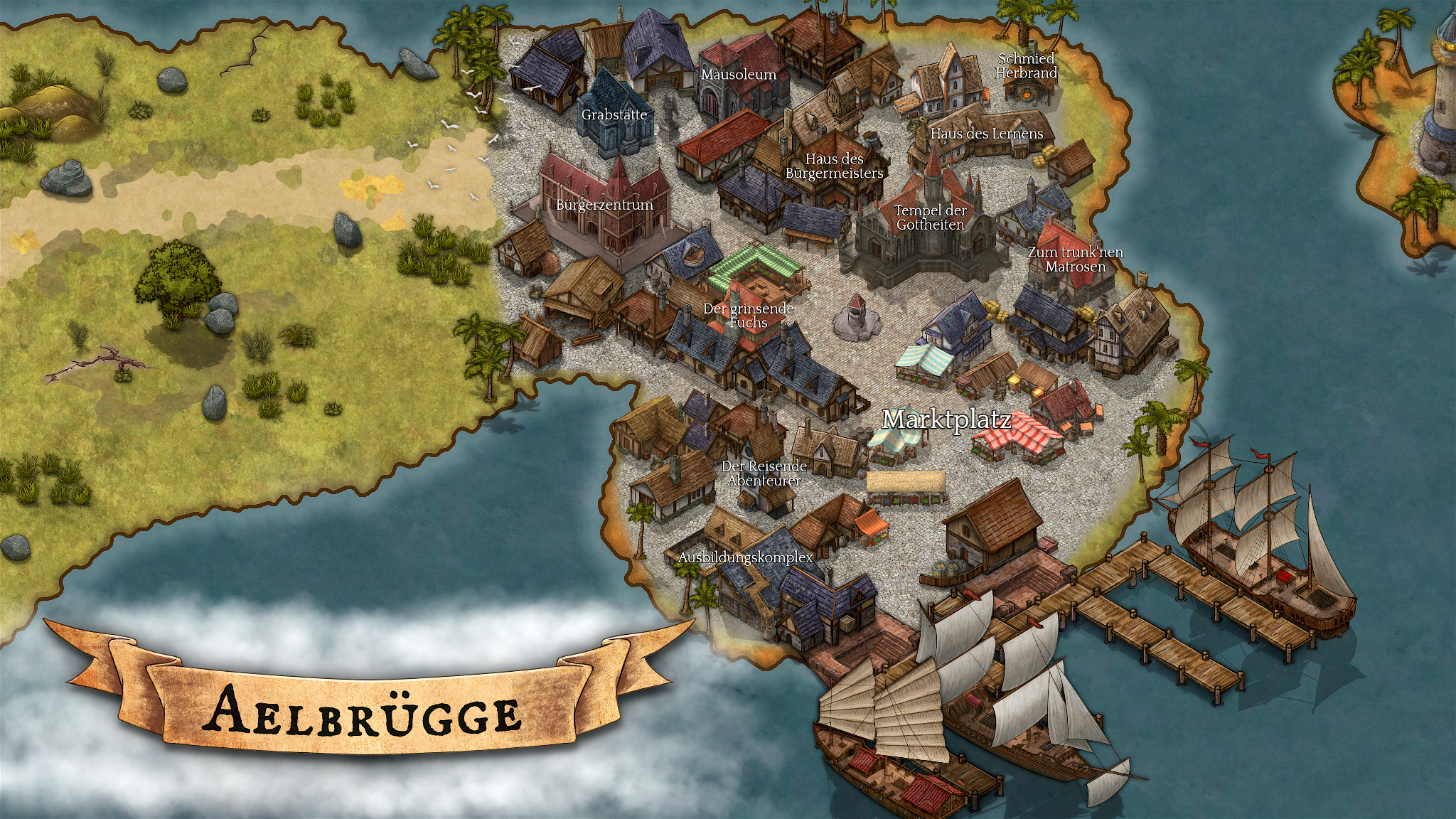This screenshot has width=1456, height=819.
Task: Open the Ausbildungskomplex map label
Action: [745, 557]
